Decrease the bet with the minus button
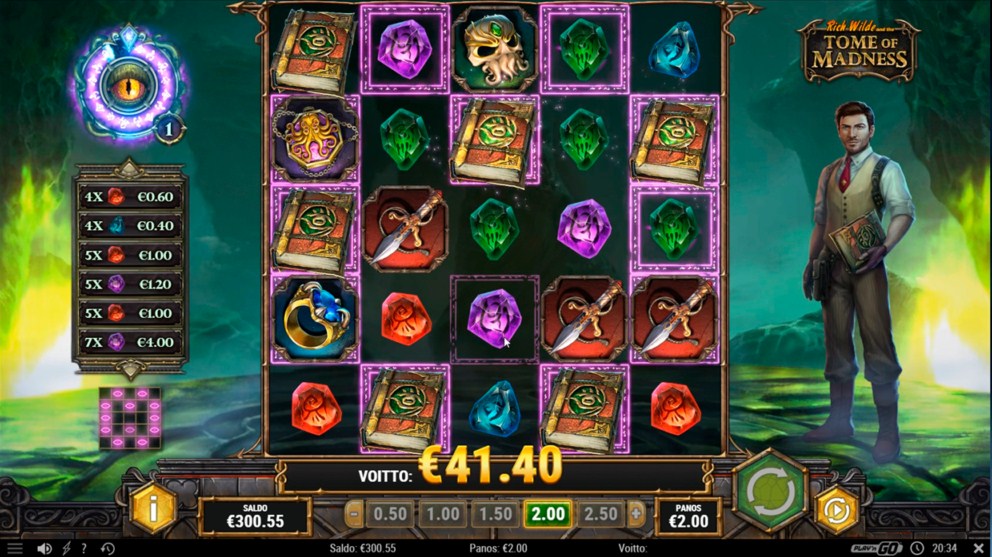Viewport: 992px width, 557px height. pos(354,515)
